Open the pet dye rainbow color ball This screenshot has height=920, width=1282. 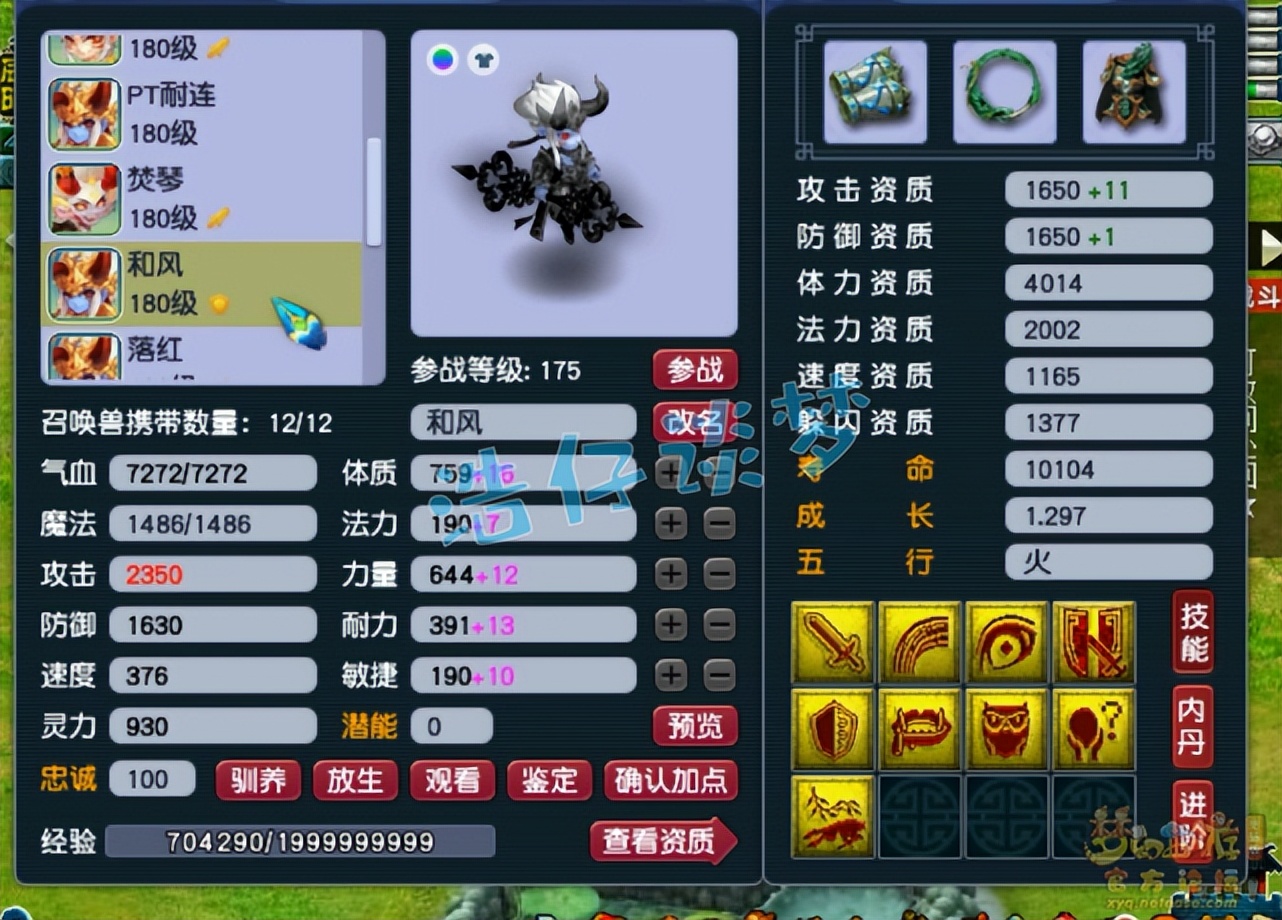(x=440, y=60)
